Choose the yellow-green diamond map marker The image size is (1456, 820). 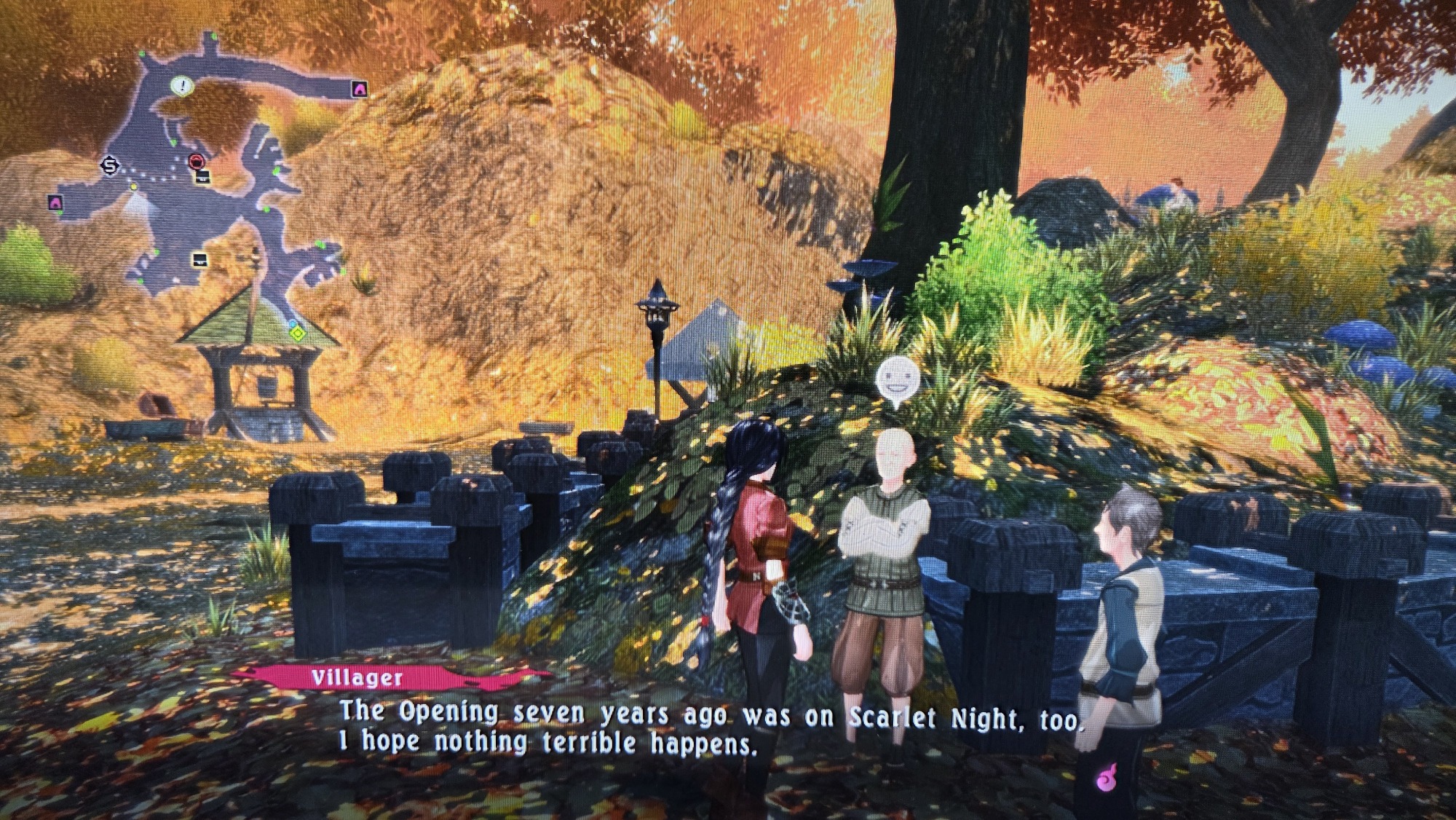click(297, 334)
